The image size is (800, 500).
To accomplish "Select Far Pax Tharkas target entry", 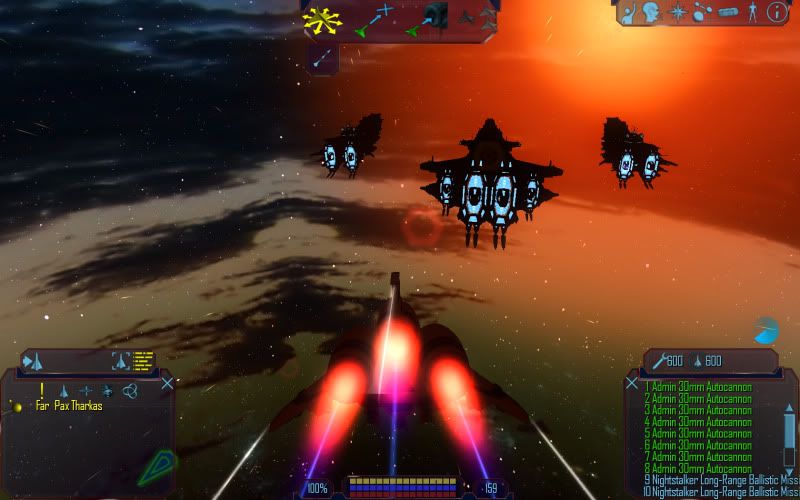I will click(x=68, y=406).
